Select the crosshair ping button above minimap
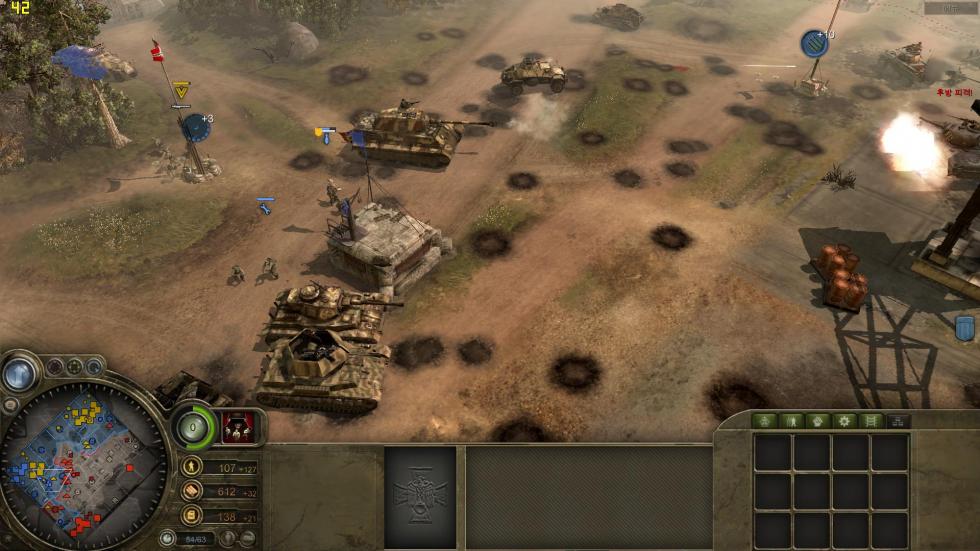 (x=75, y=366)
